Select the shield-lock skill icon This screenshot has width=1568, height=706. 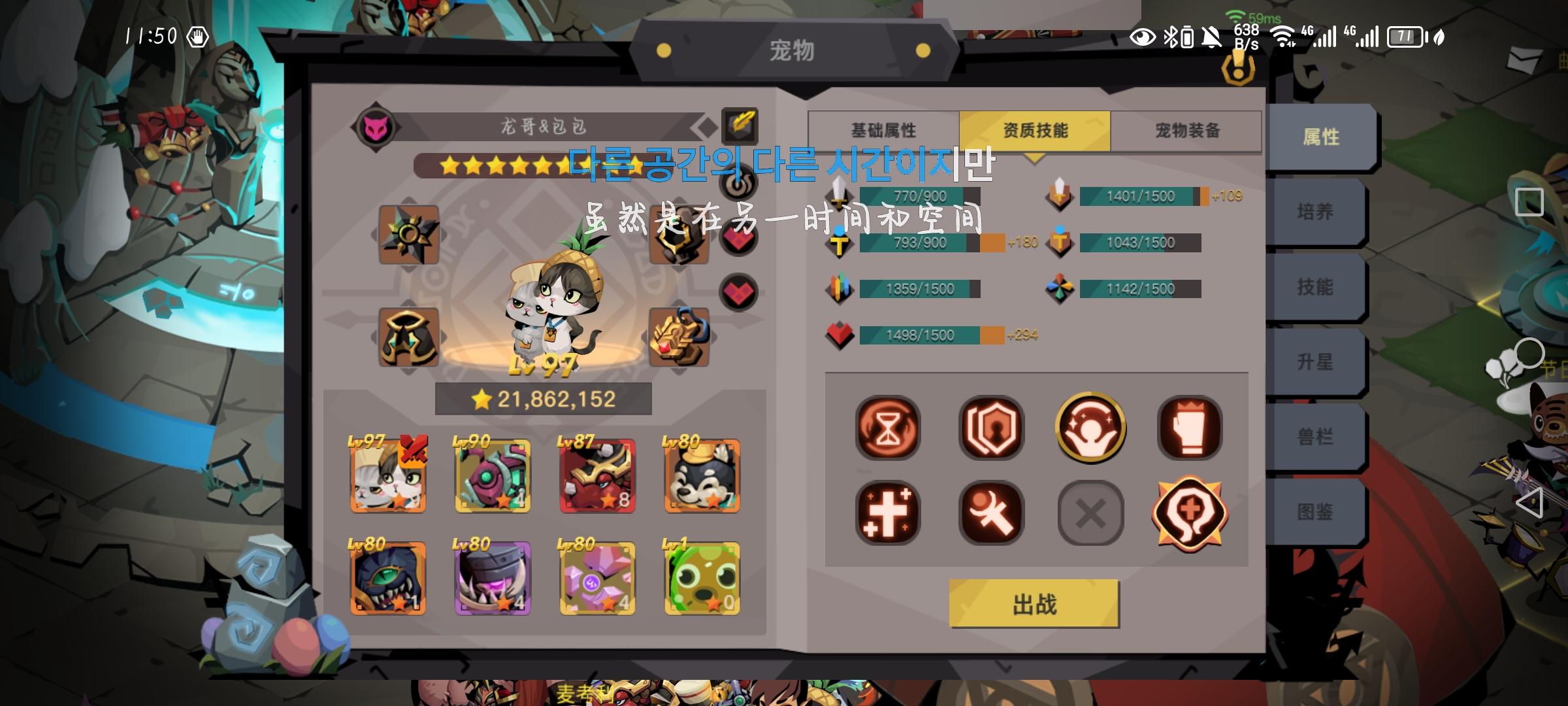tap(990, 428)
